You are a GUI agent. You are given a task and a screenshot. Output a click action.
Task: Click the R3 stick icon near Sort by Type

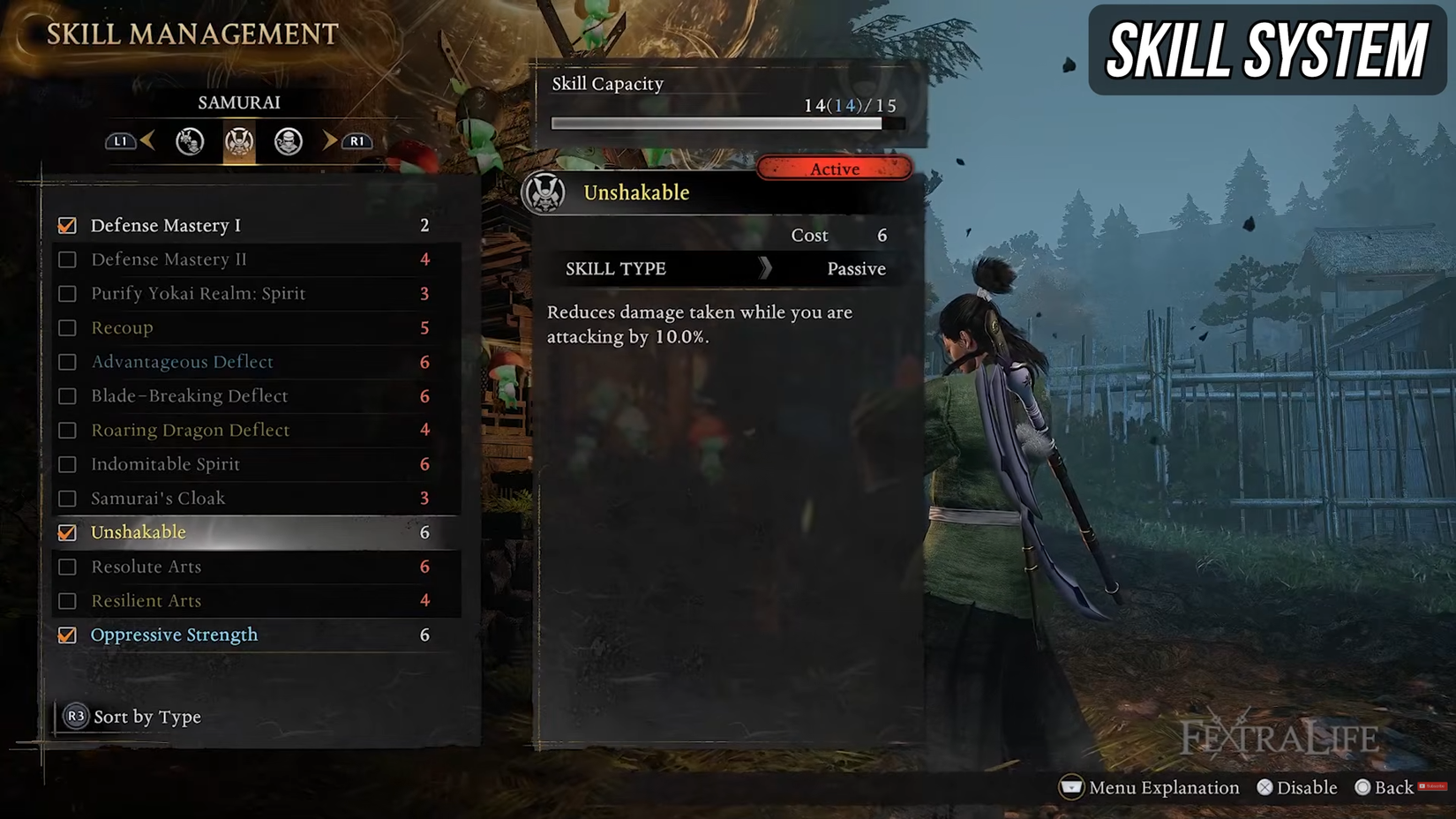(74, 717)
